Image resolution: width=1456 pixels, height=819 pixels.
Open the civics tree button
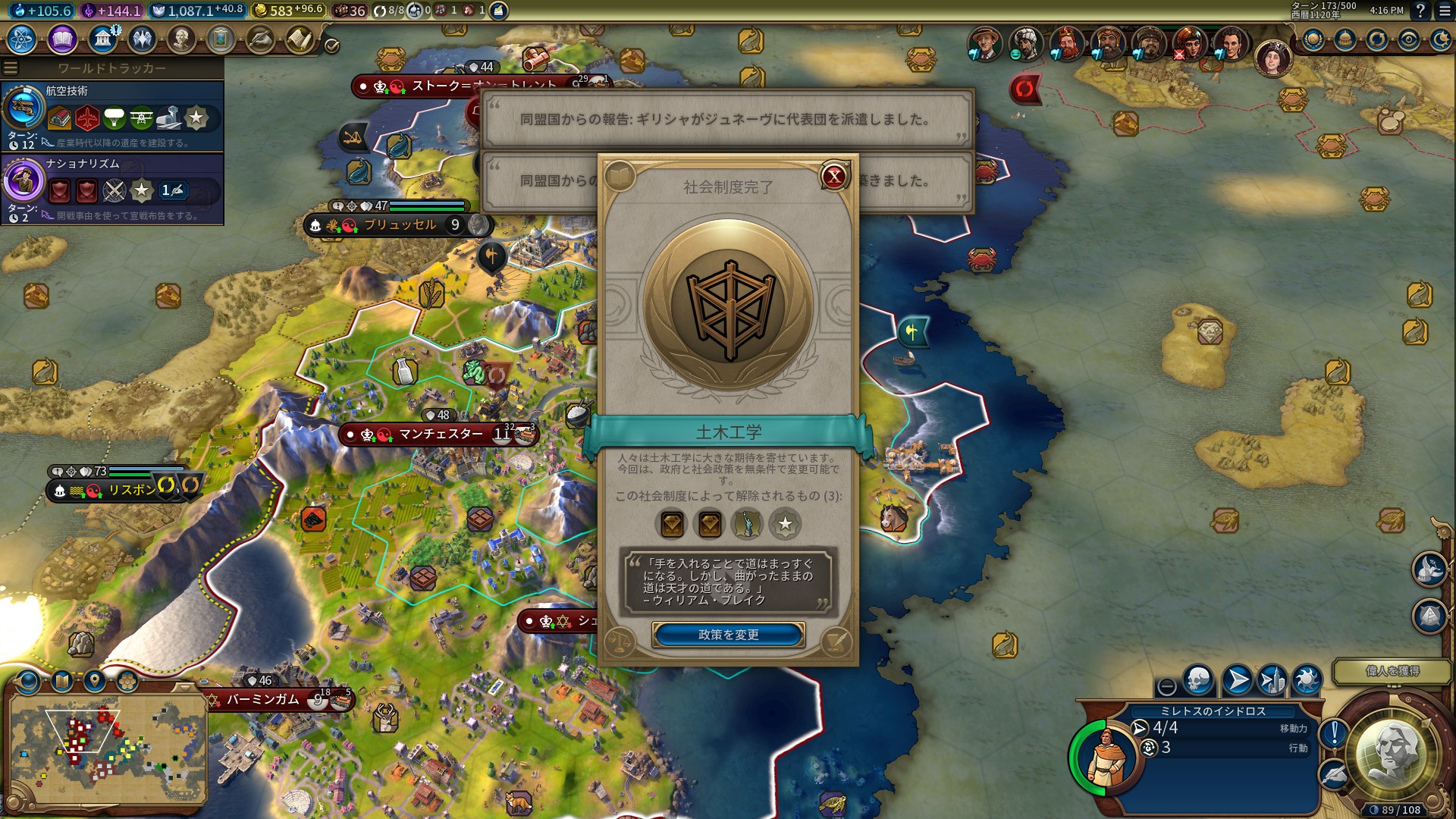(x=62, y=39)
